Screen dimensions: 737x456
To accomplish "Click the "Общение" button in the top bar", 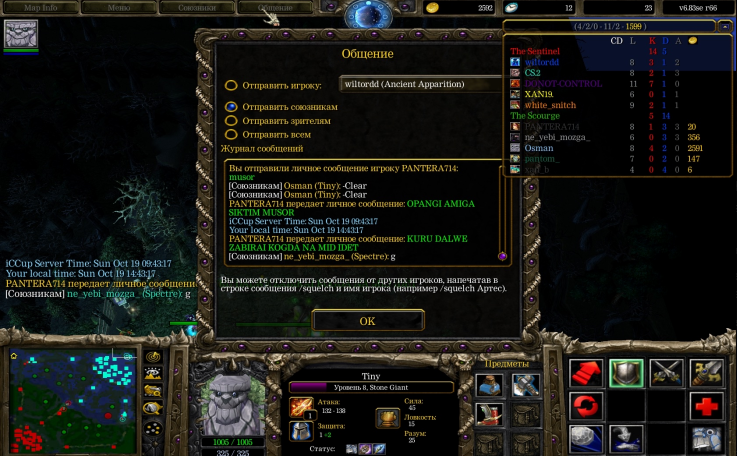I will click(x=275, y=8).
